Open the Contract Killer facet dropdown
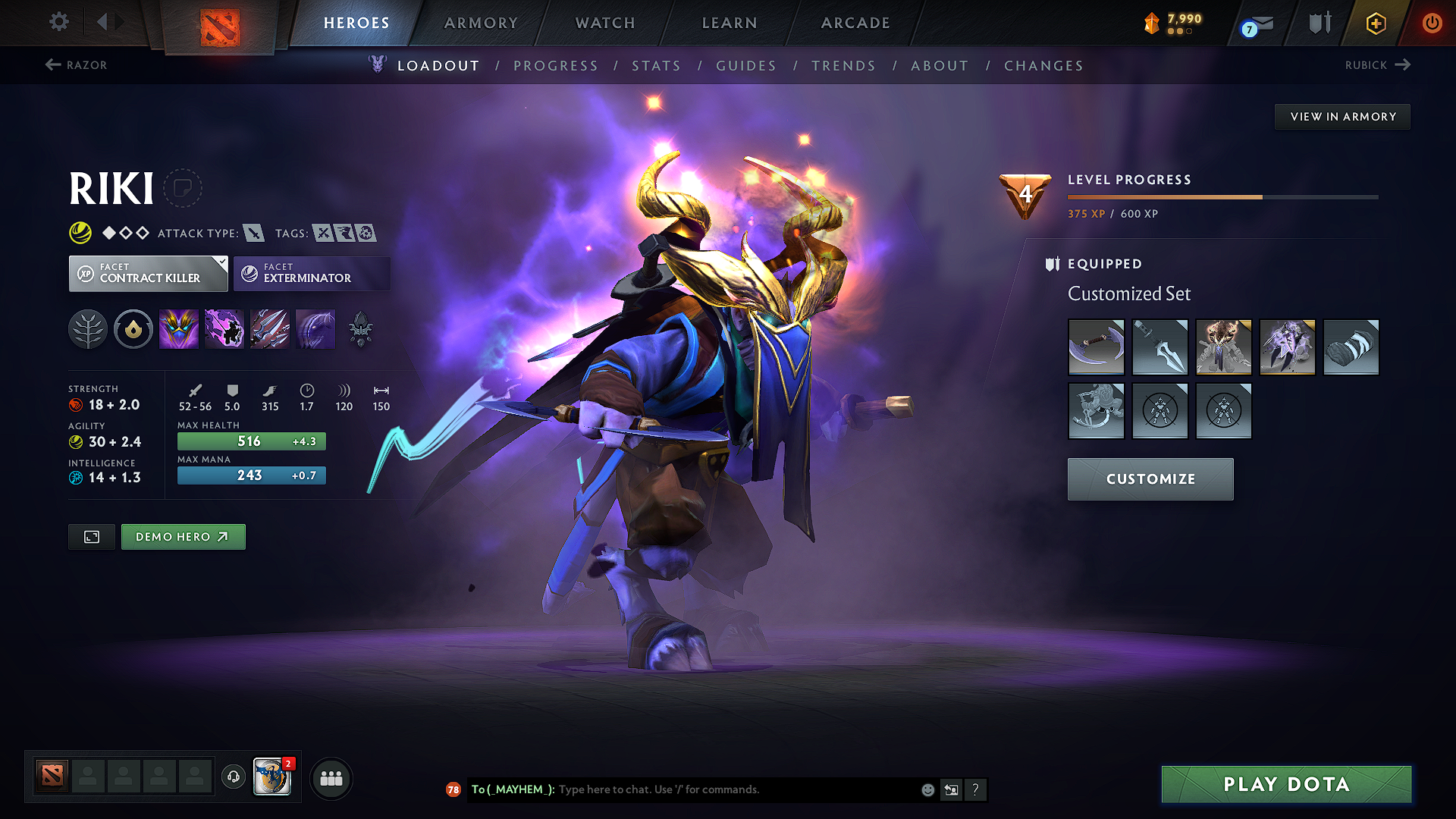The height and width of the screenshot is (819, 1456). (148, 273)
